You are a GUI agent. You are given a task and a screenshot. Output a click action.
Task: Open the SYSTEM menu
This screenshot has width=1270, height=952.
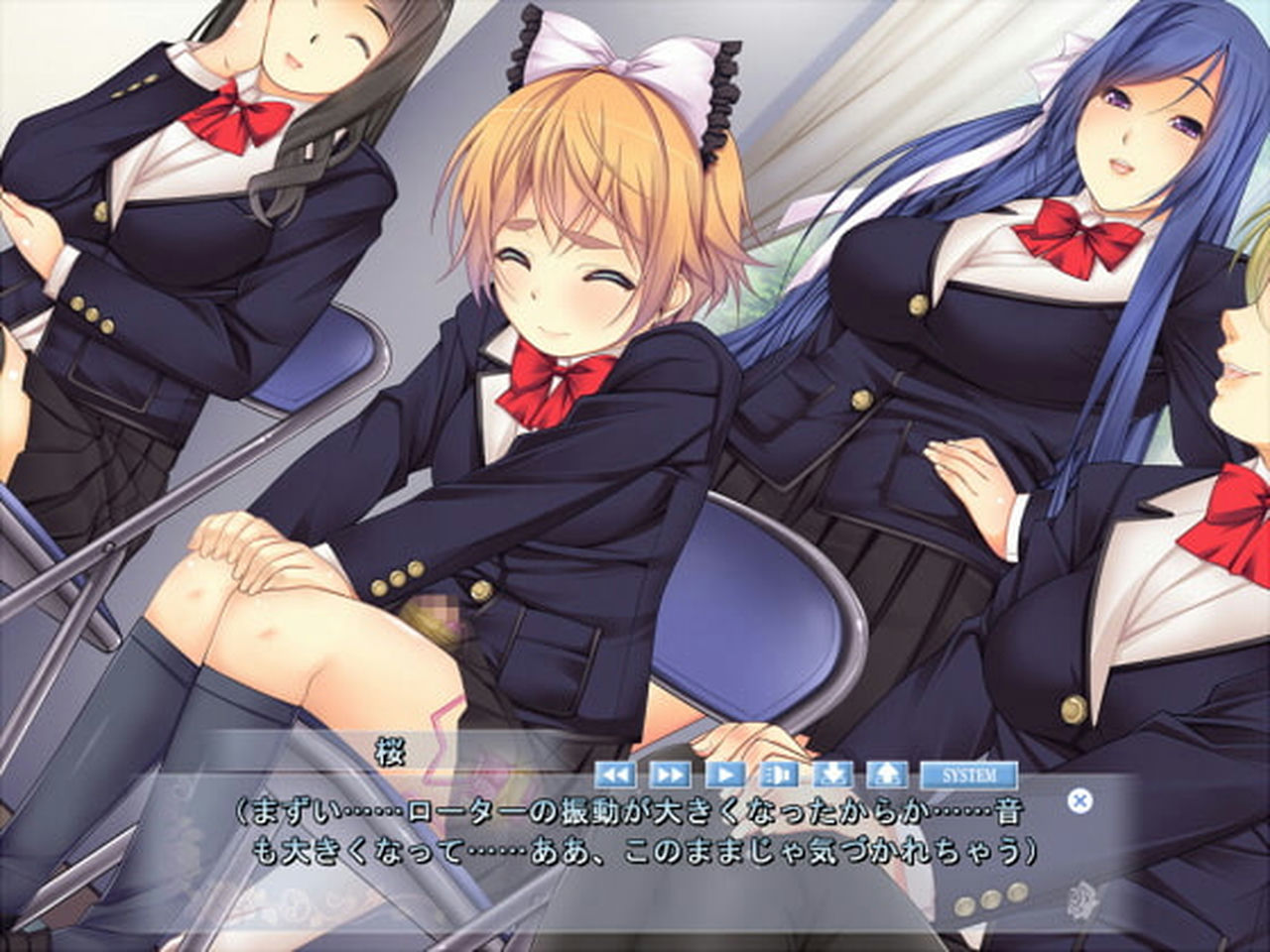point(969,774)
